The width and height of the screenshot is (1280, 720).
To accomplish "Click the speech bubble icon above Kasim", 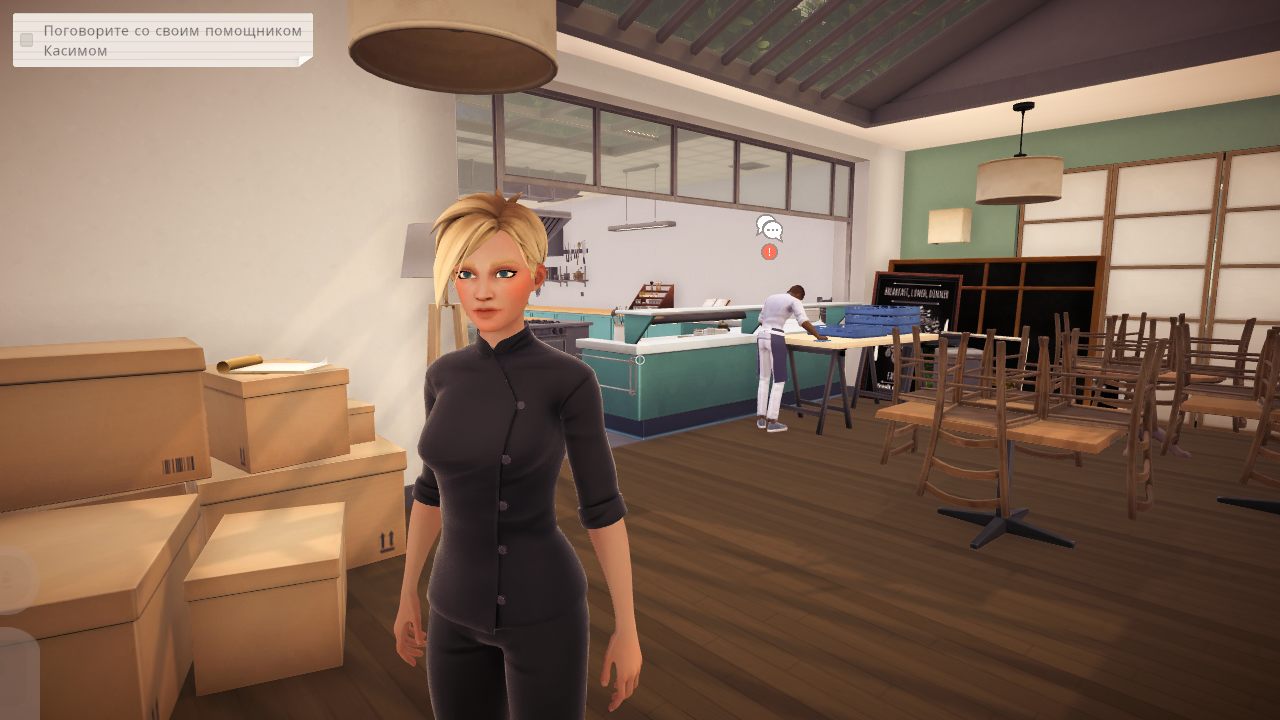I will tap(768, 228).
